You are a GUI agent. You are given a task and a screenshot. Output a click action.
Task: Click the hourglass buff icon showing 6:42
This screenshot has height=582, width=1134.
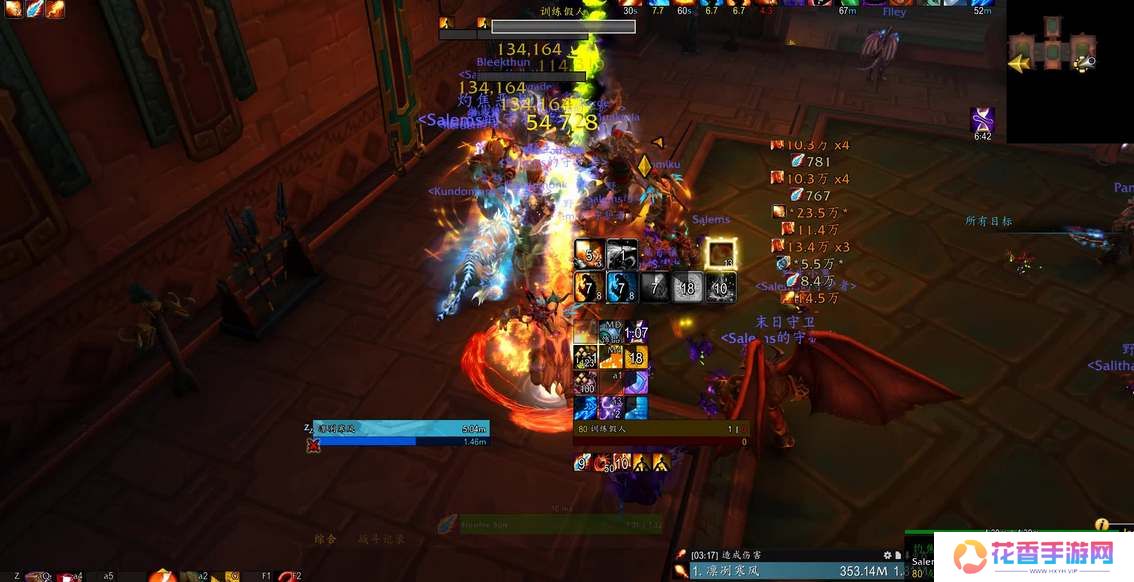(x=982, y=121)
